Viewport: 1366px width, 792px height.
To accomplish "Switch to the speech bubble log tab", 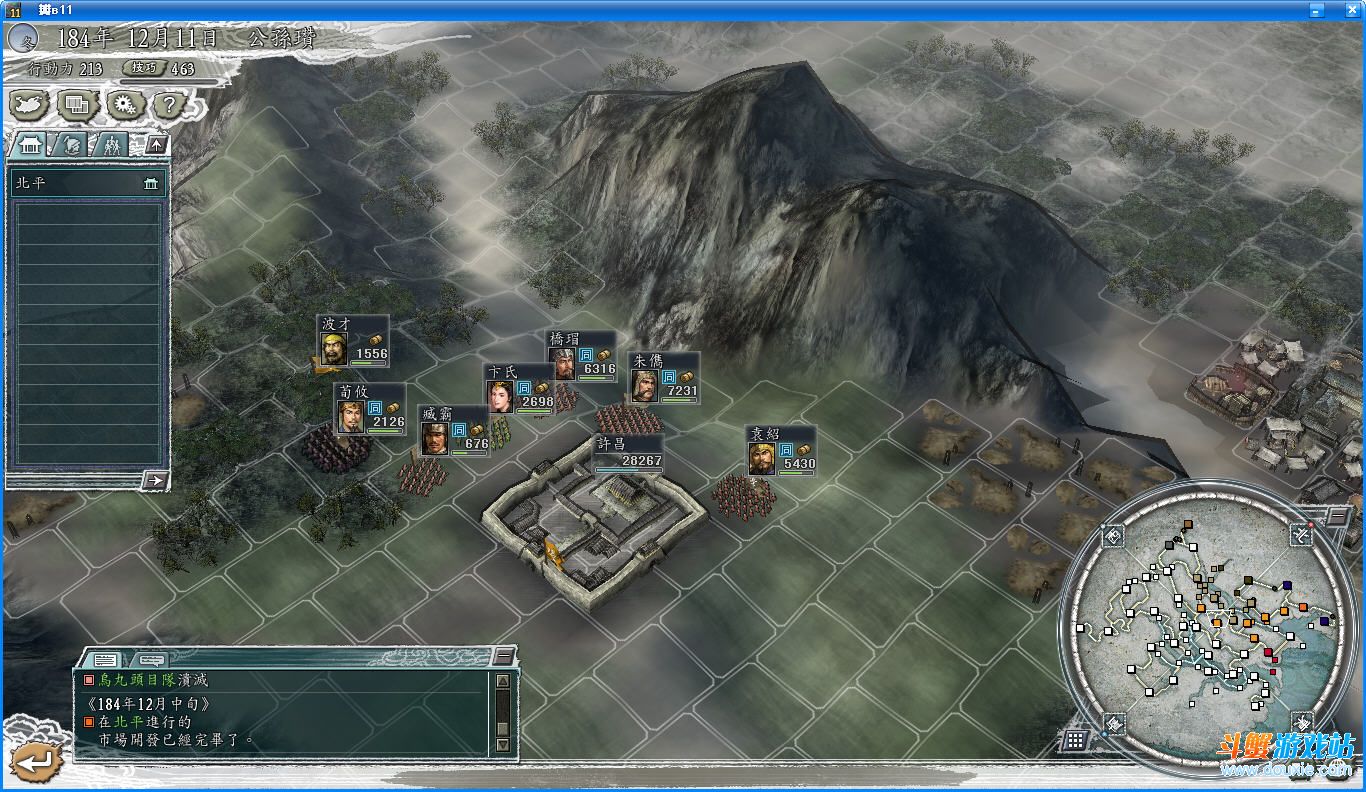I will coord(151,660).
